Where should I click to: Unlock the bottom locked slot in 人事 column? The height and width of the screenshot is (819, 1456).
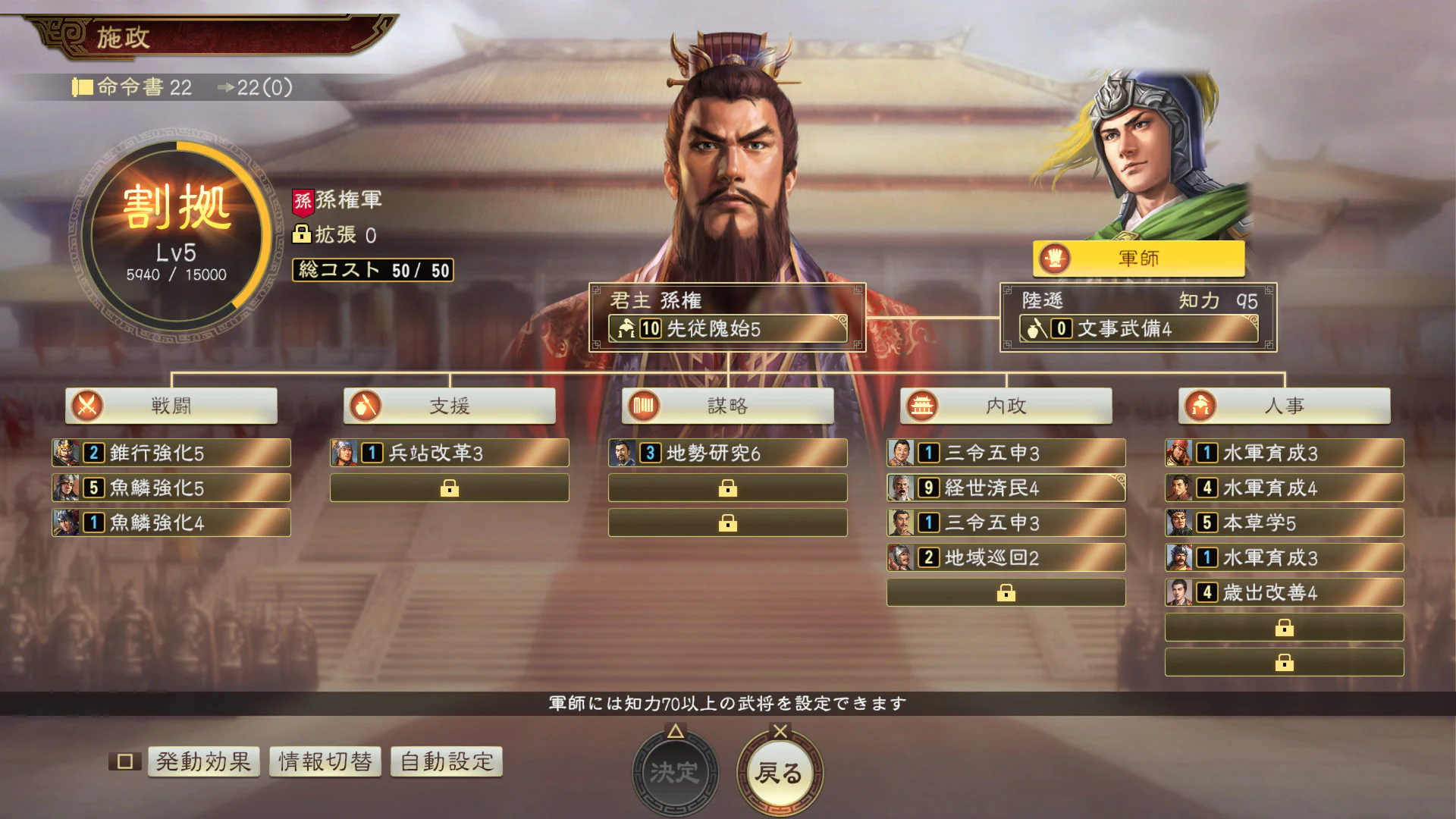click(1284, 662)
